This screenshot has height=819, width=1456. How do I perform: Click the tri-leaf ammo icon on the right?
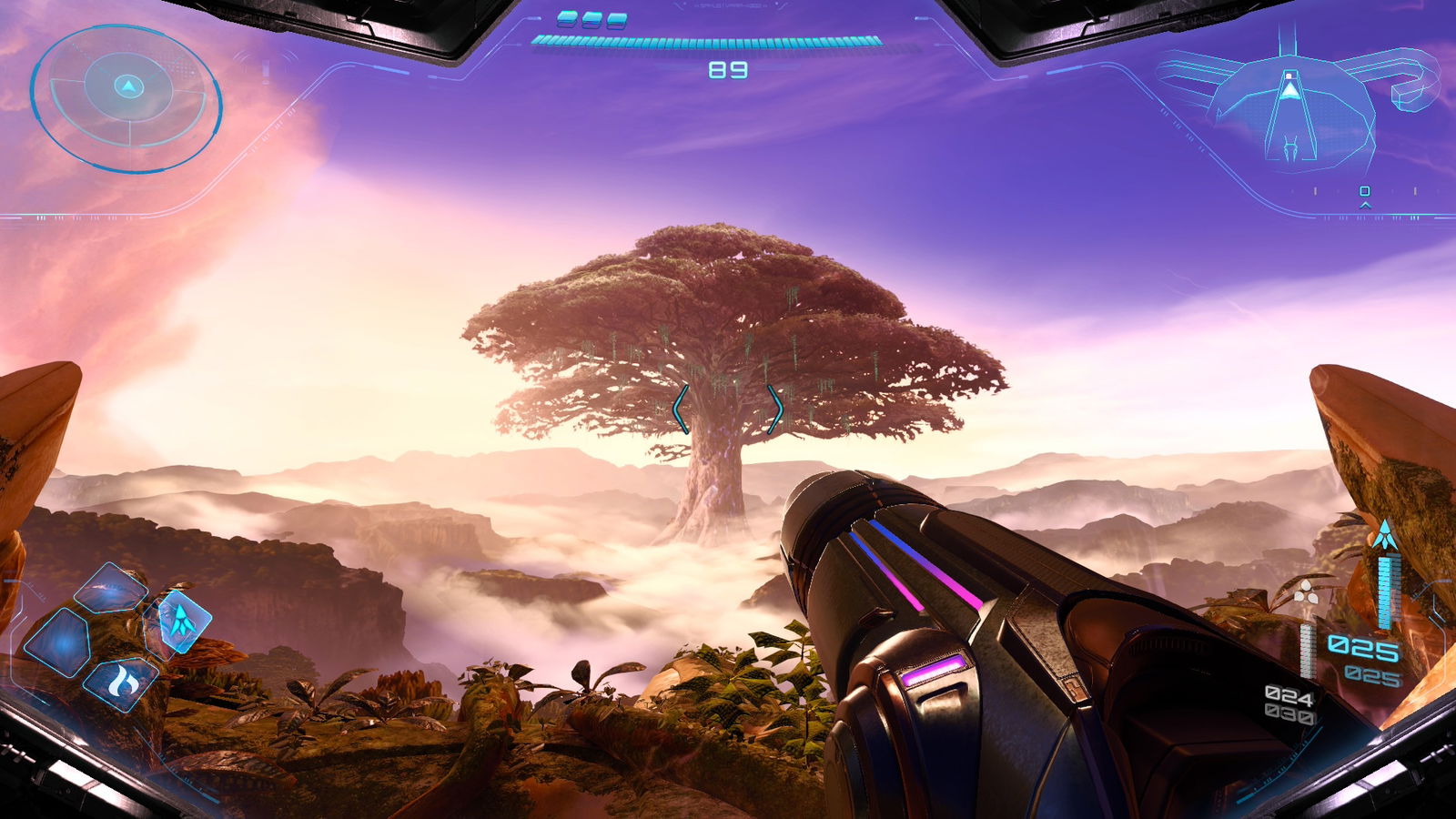(x=1306, y=591)
